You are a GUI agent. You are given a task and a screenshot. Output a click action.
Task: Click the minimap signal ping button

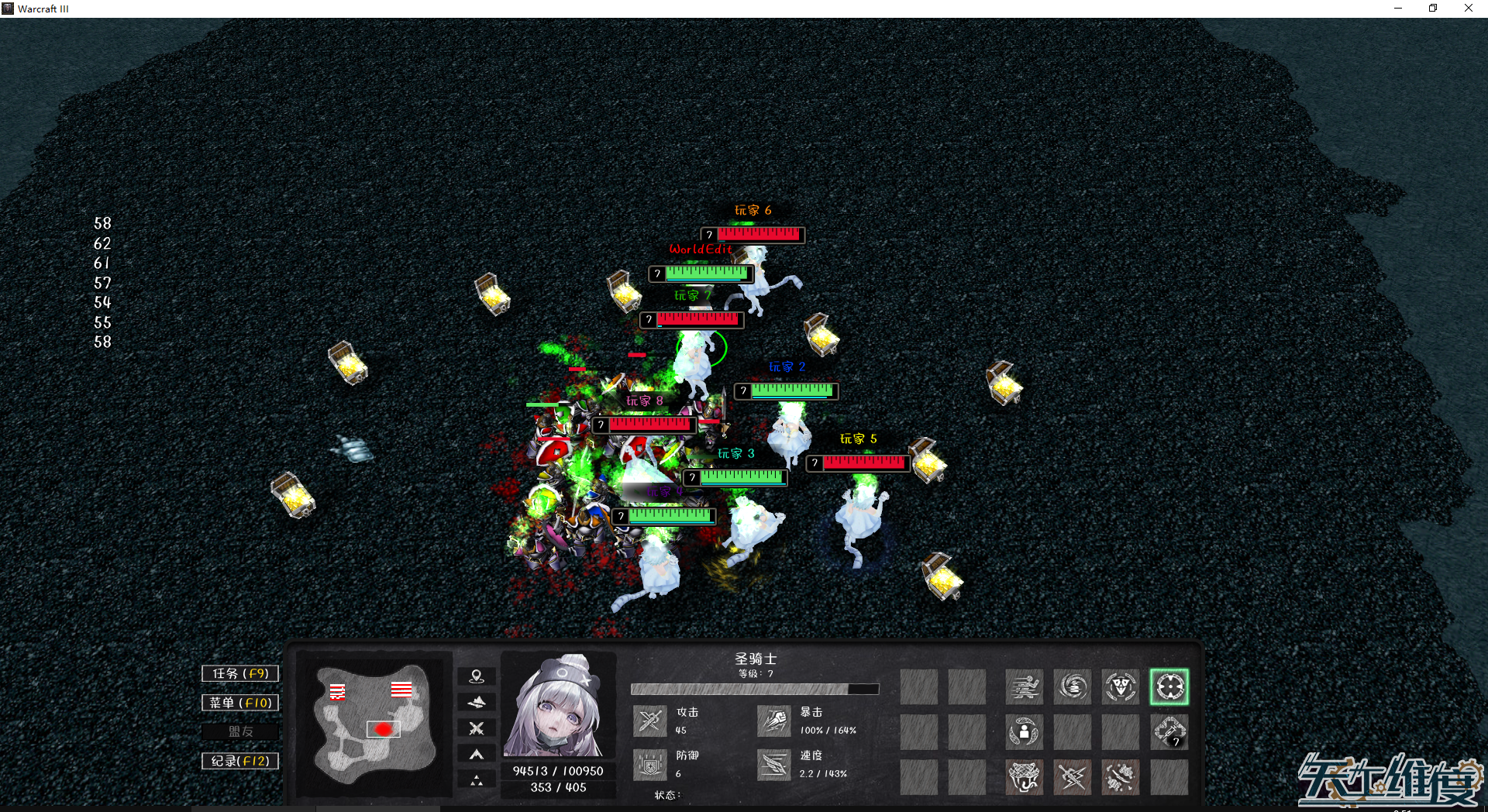coord(477,676)
